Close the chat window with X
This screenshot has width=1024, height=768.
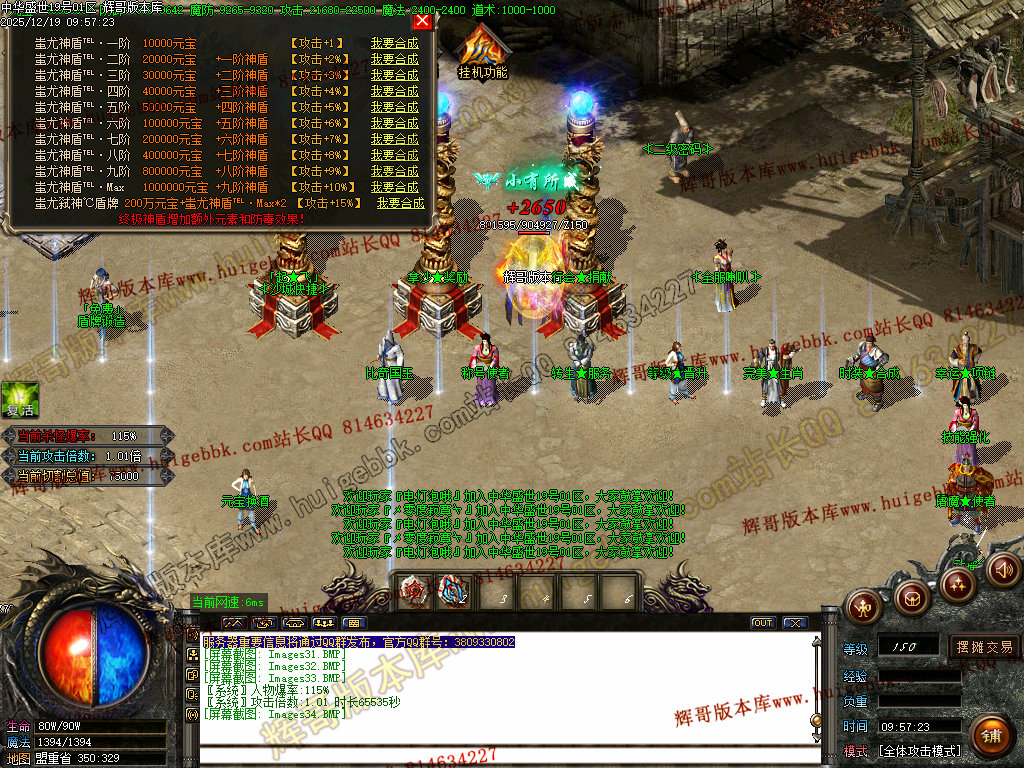click(794, 623)
